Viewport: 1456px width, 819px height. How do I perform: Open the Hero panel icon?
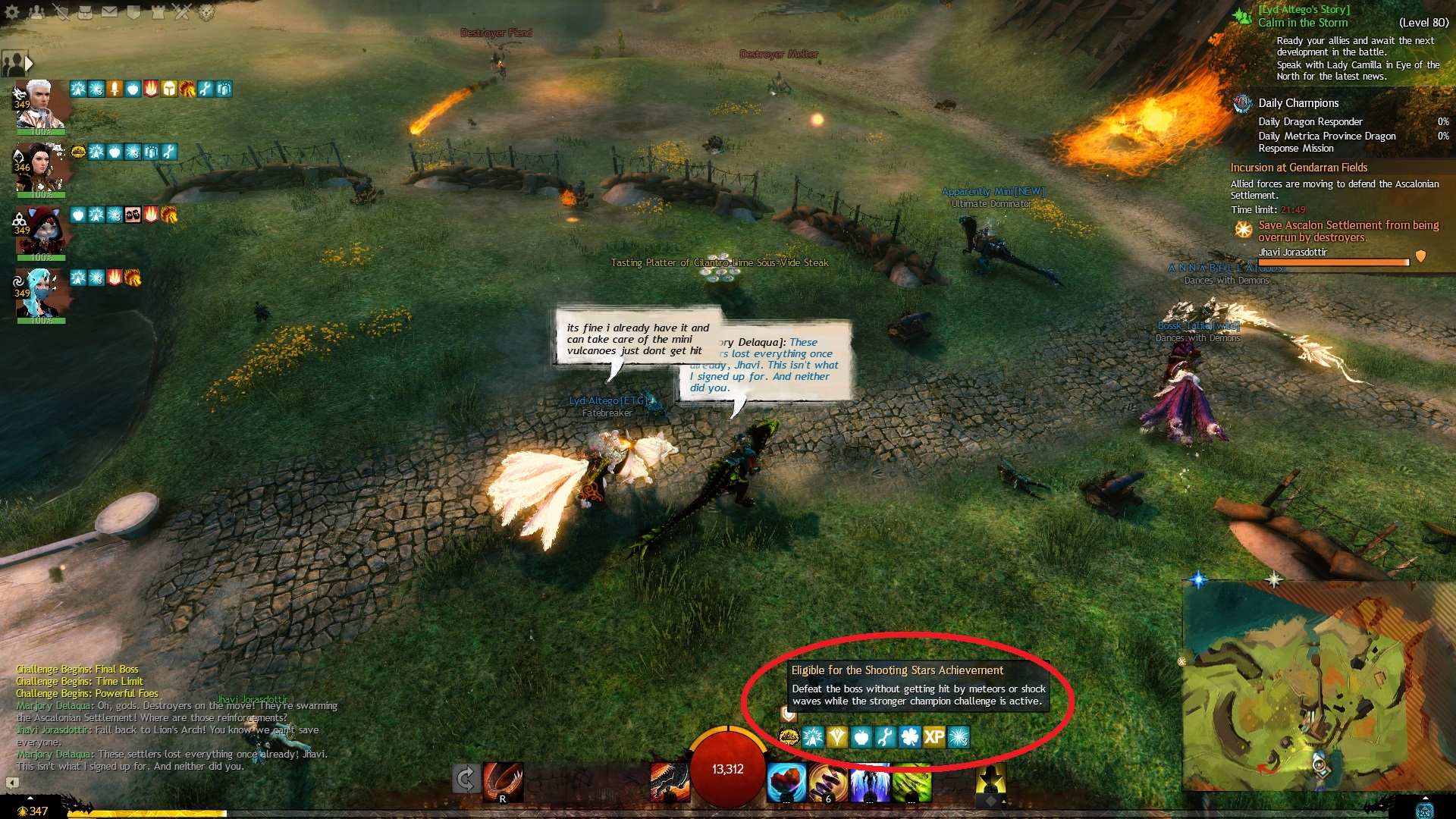click(x=61, y=11)
